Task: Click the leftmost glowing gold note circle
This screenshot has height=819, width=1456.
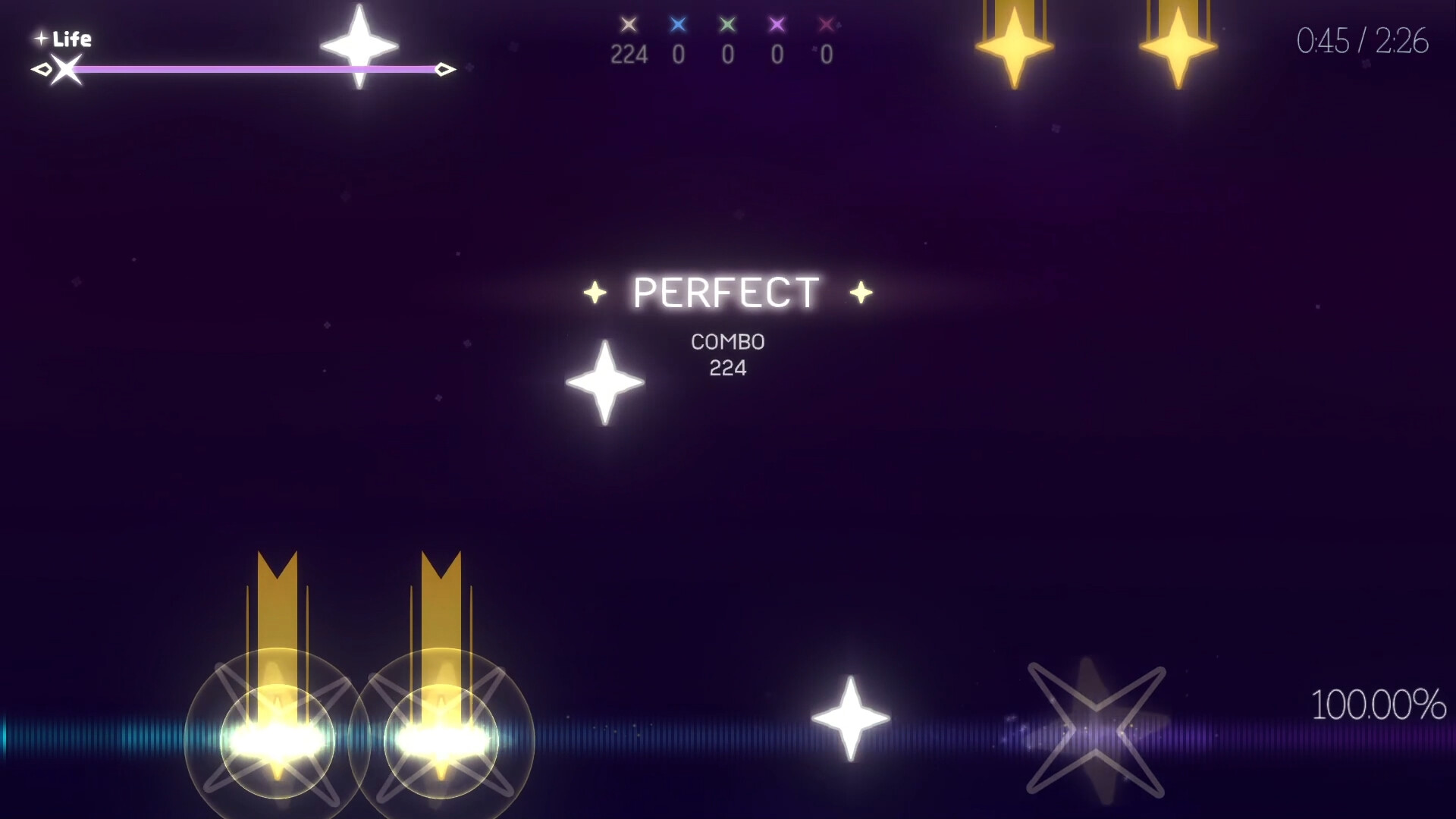Action: coord(277,739)
